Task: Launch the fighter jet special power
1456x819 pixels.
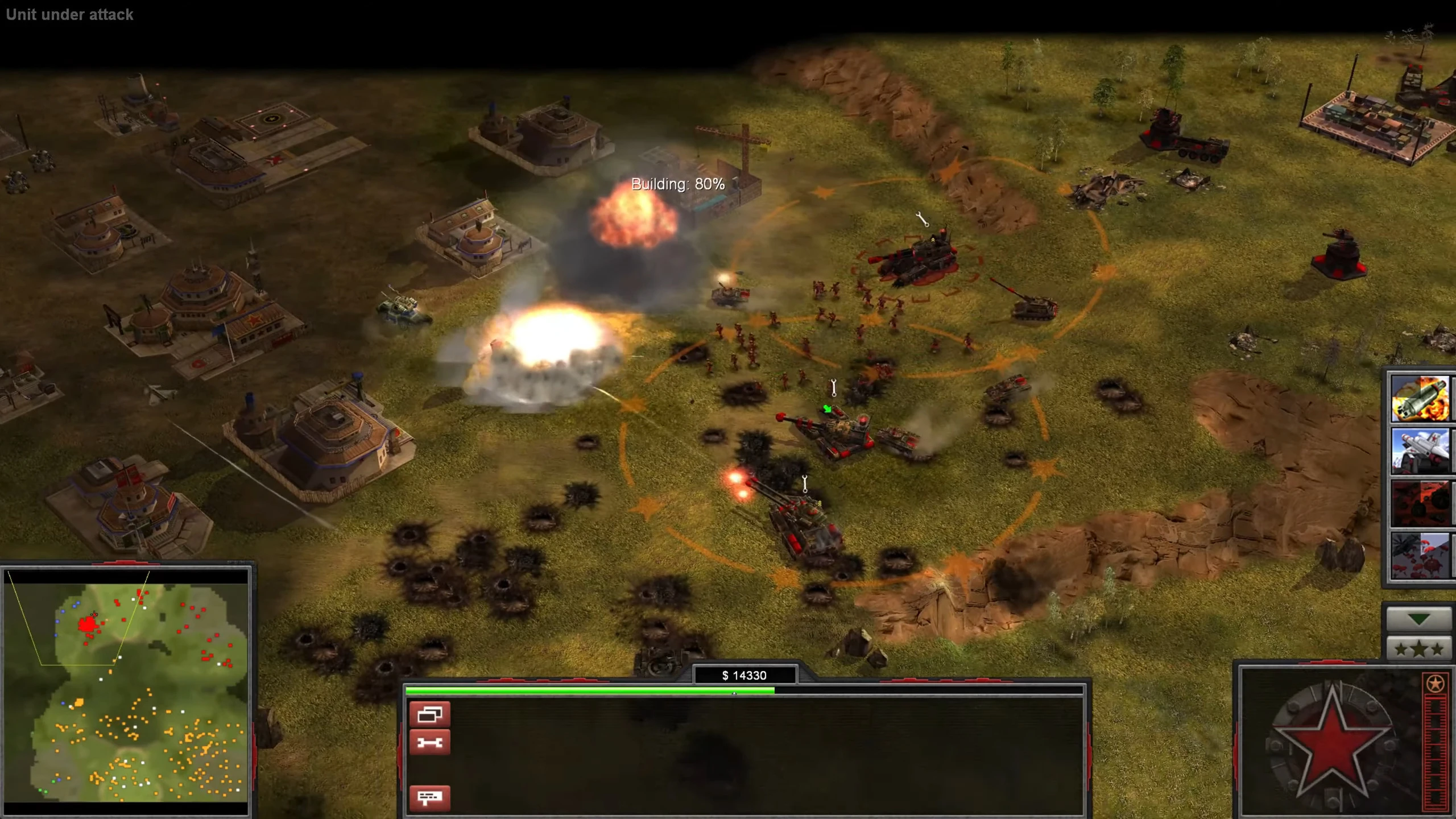Action: pyautogui.click(x=1420, y=452)
